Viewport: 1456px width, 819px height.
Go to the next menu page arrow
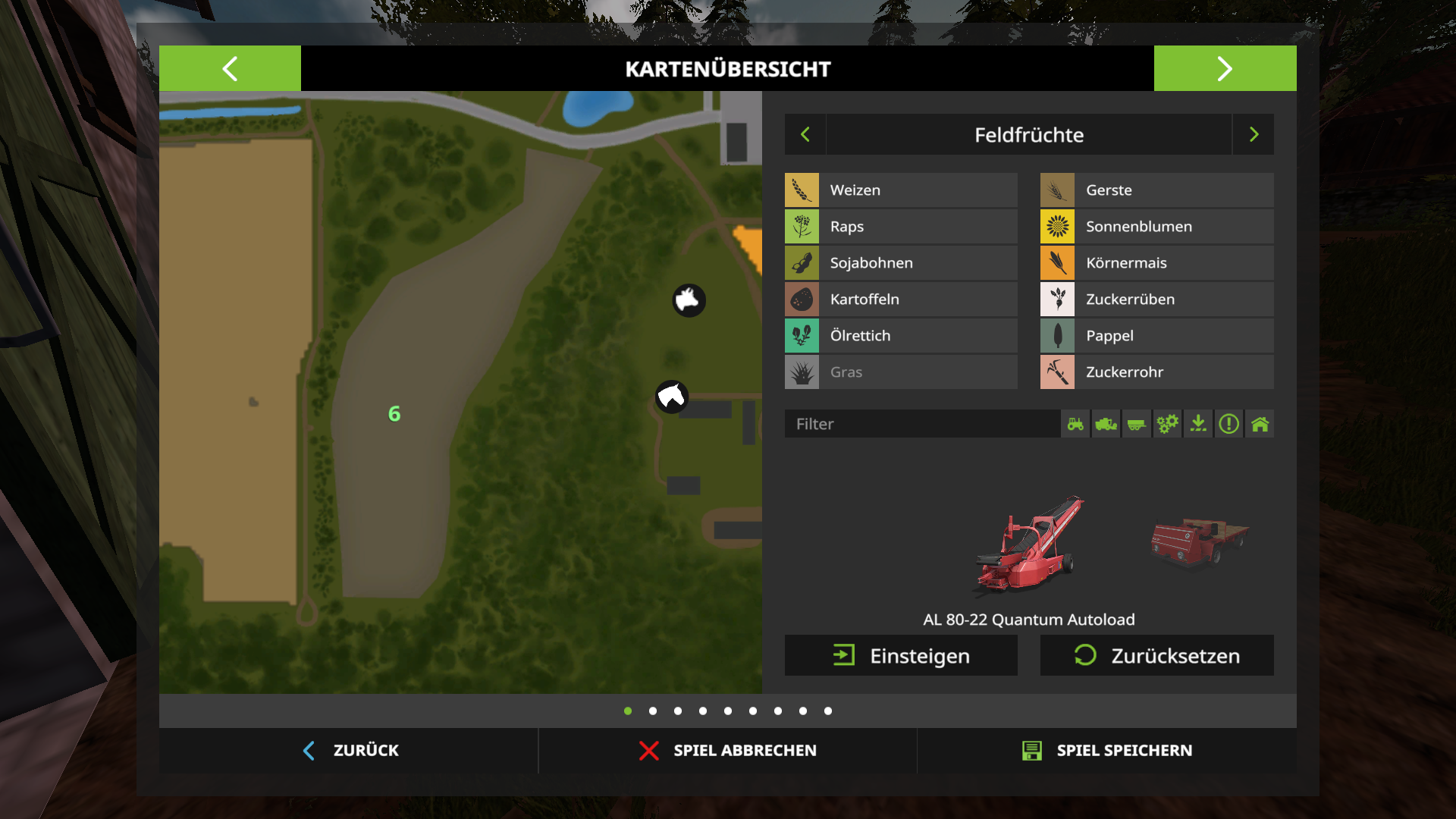(x=1225, y=68)
